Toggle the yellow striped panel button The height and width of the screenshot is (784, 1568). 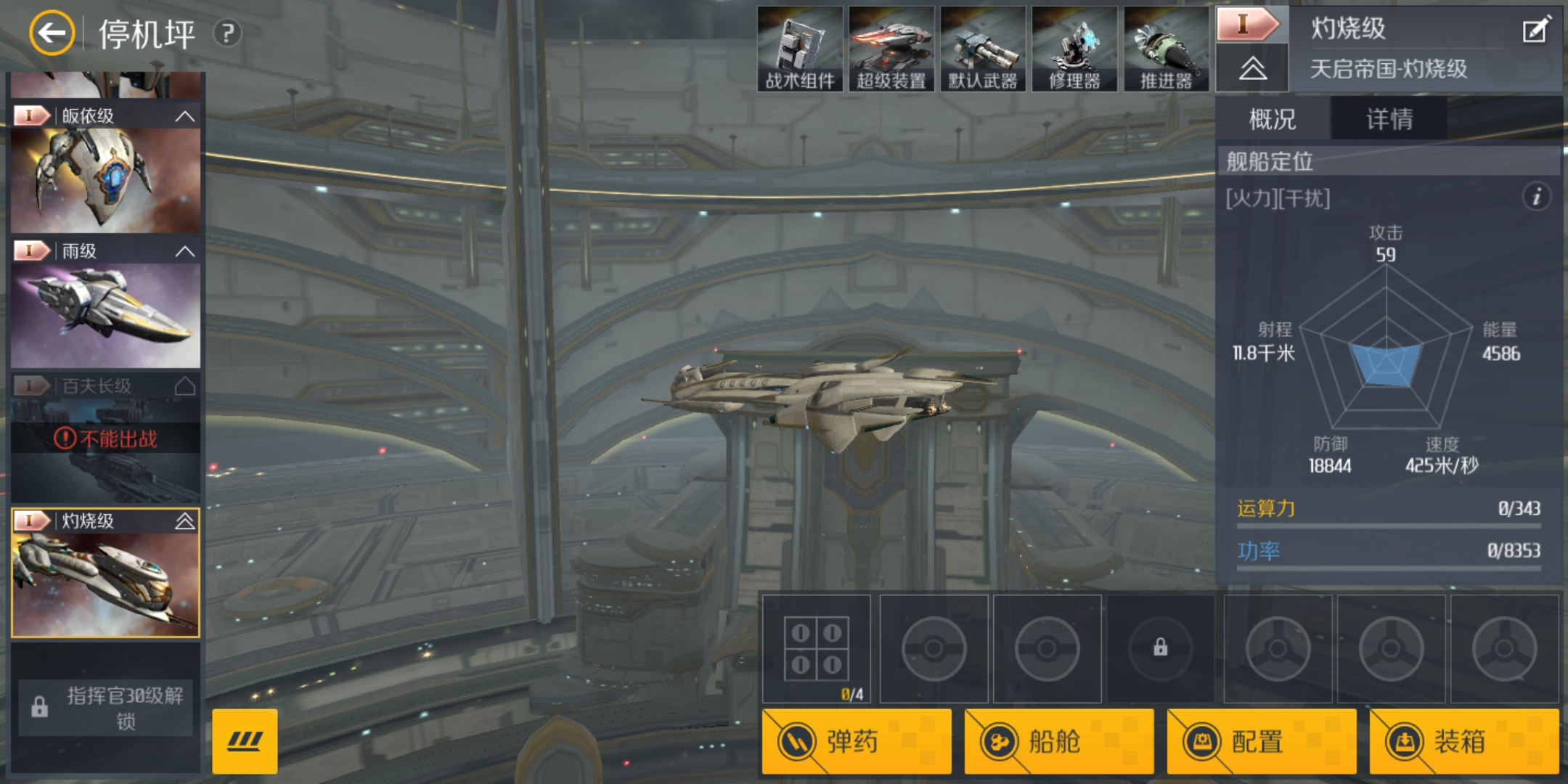(245, 741)
